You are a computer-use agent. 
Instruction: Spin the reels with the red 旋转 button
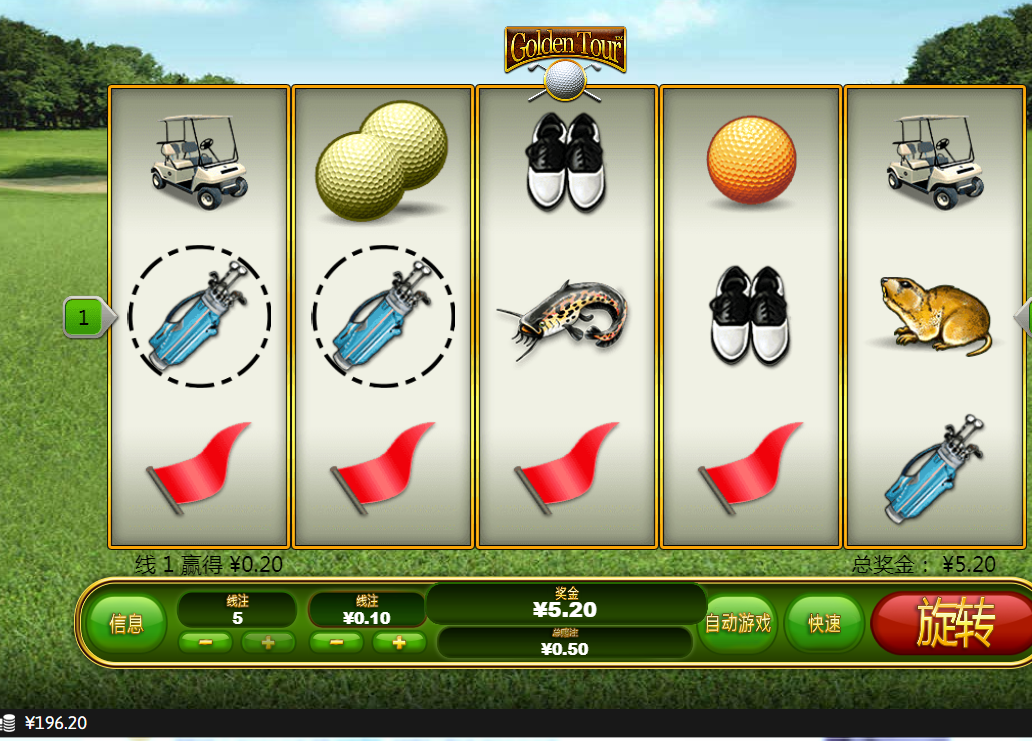953,624
